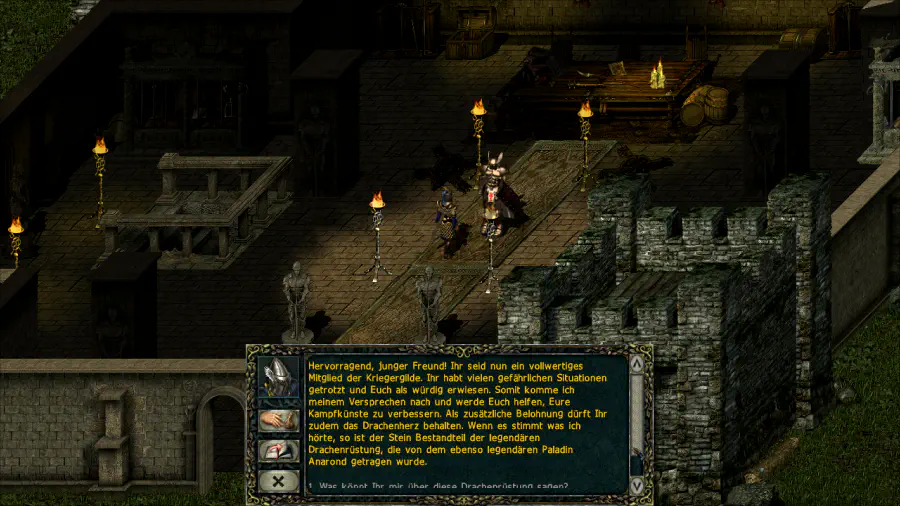This screenshot has height=506, width=900.
Task: Open the book icon in dialogue panel
Action: point(278,451)
